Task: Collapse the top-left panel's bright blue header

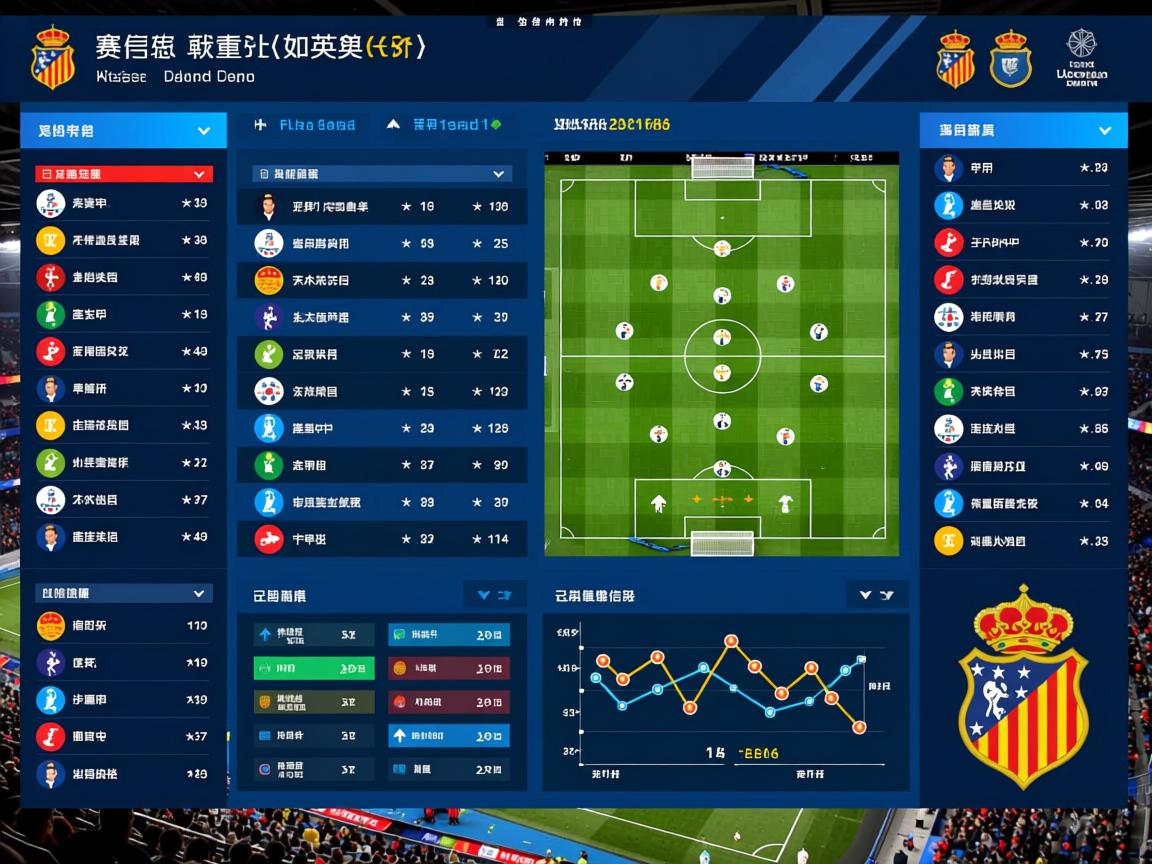Action: [x=204, y=130]
